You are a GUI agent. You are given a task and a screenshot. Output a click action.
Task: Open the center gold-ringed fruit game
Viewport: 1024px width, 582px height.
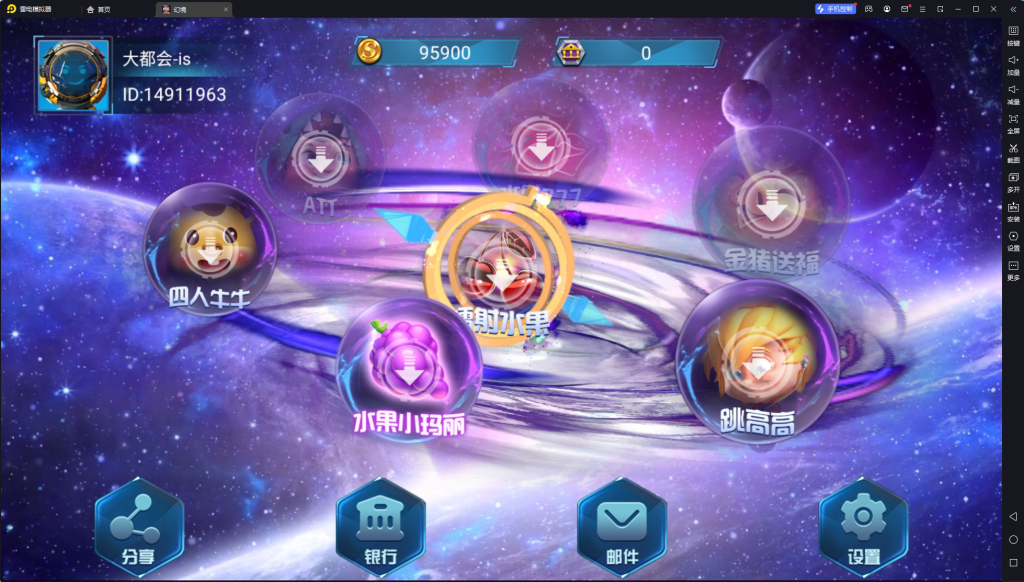tap(500, 265)
